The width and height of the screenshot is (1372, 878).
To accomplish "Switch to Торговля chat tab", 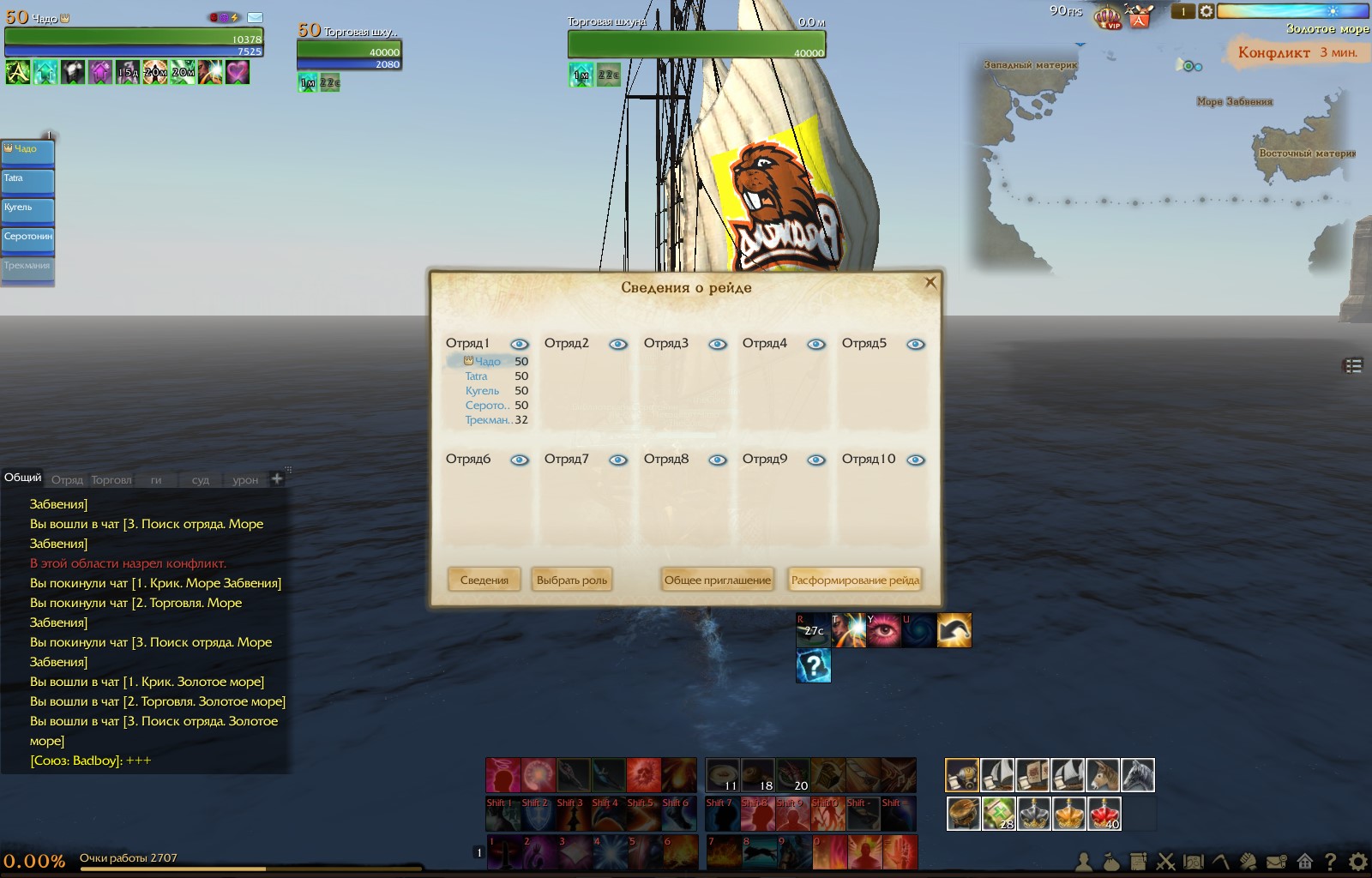I will [x=111, y=480].
